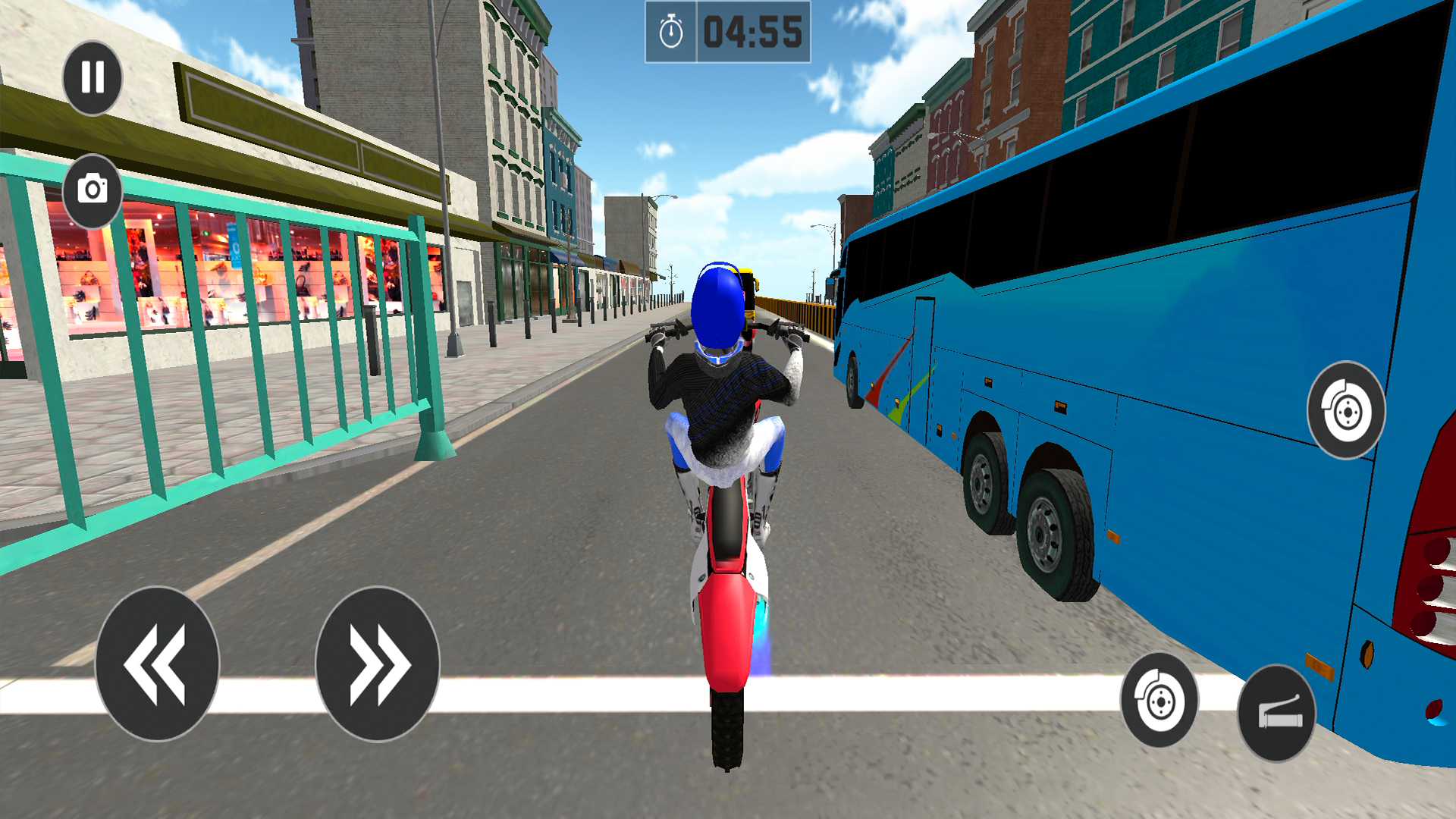Tap the timer display panel at top center
The image size is (1456, 819).
pyautogui.click(x=728, y=30)
